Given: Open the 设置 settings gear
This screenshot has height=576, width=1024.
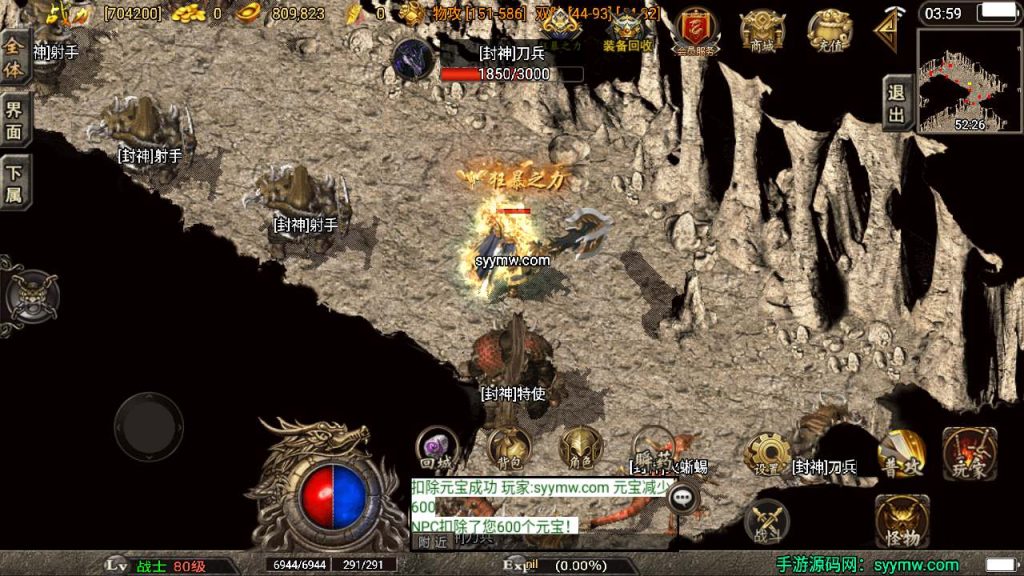Looking at the screenshot, I should pos(767,455).
